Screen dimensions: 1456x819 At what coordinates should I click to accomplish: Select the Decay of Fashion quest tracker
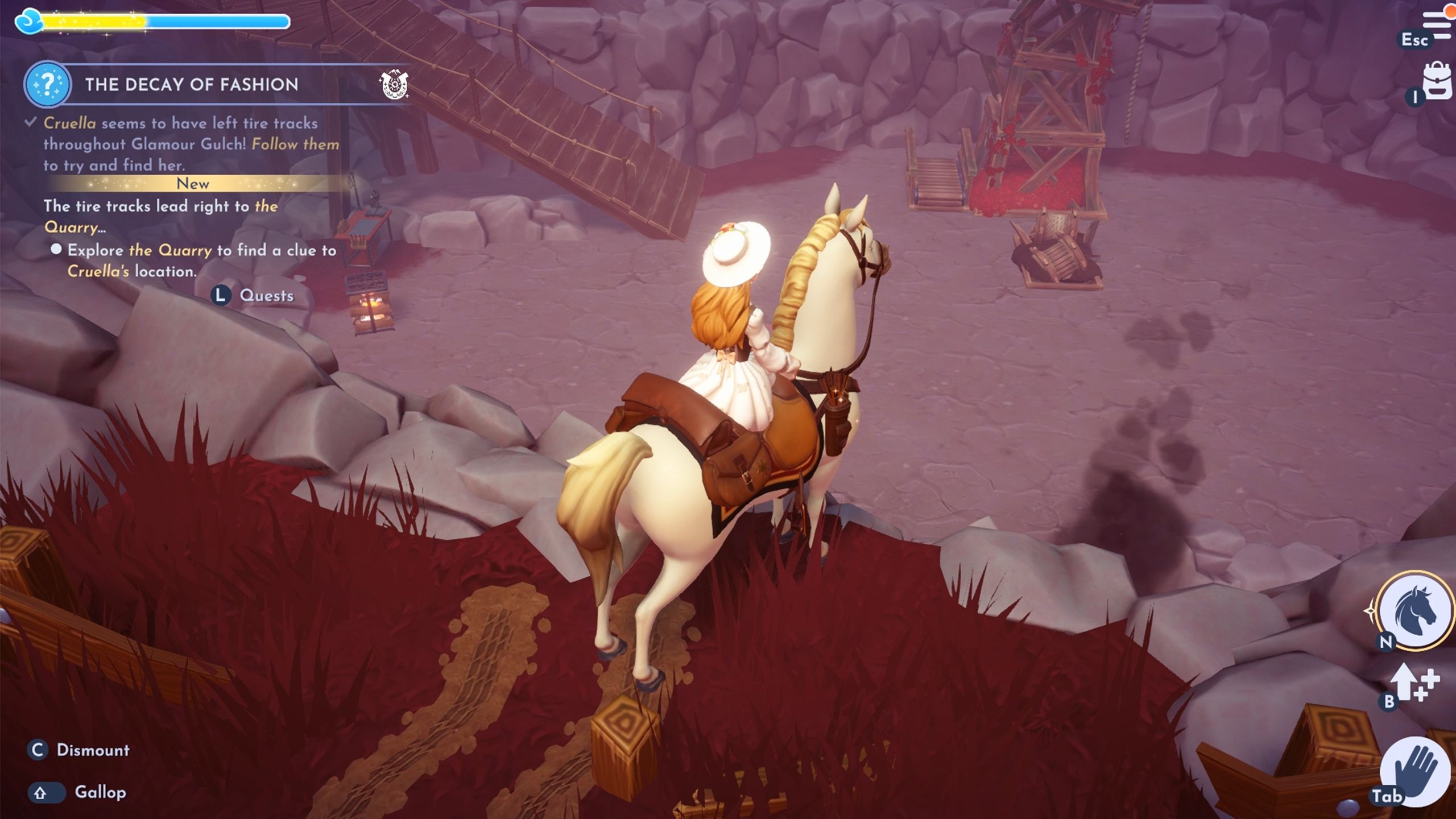(192, 85)
